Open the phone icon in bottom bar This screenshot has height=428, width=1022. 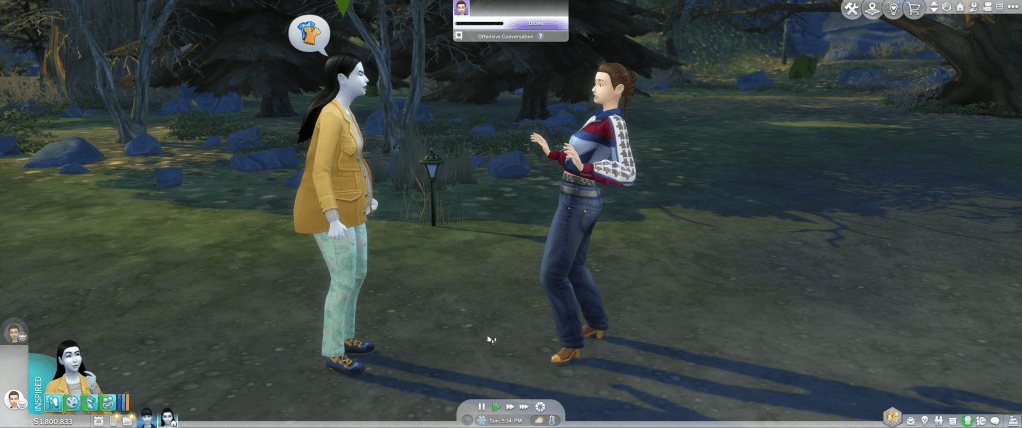point(114,421)
